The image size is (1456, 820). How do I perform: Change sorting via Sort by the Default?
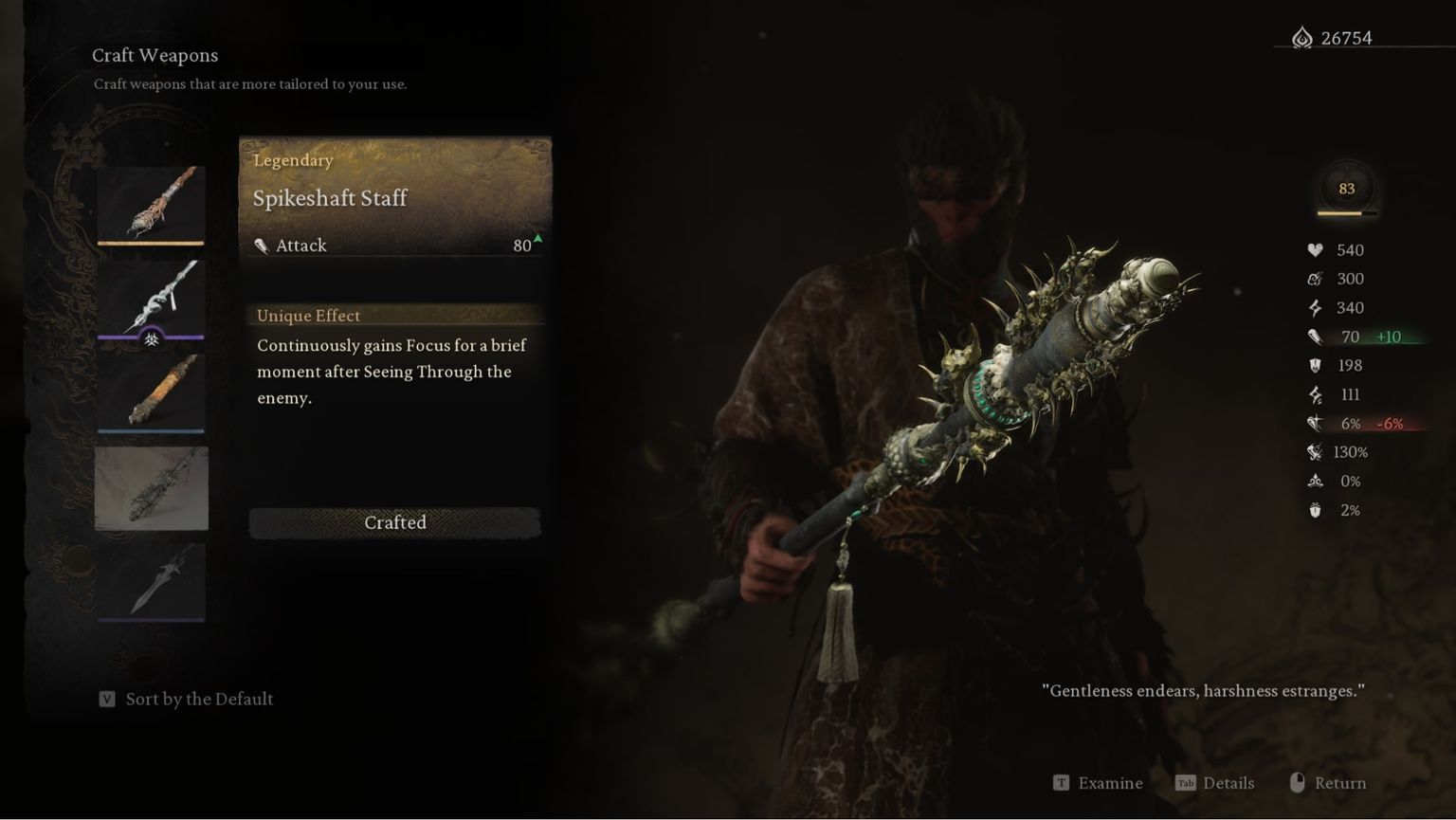click(x=187, y=700)
